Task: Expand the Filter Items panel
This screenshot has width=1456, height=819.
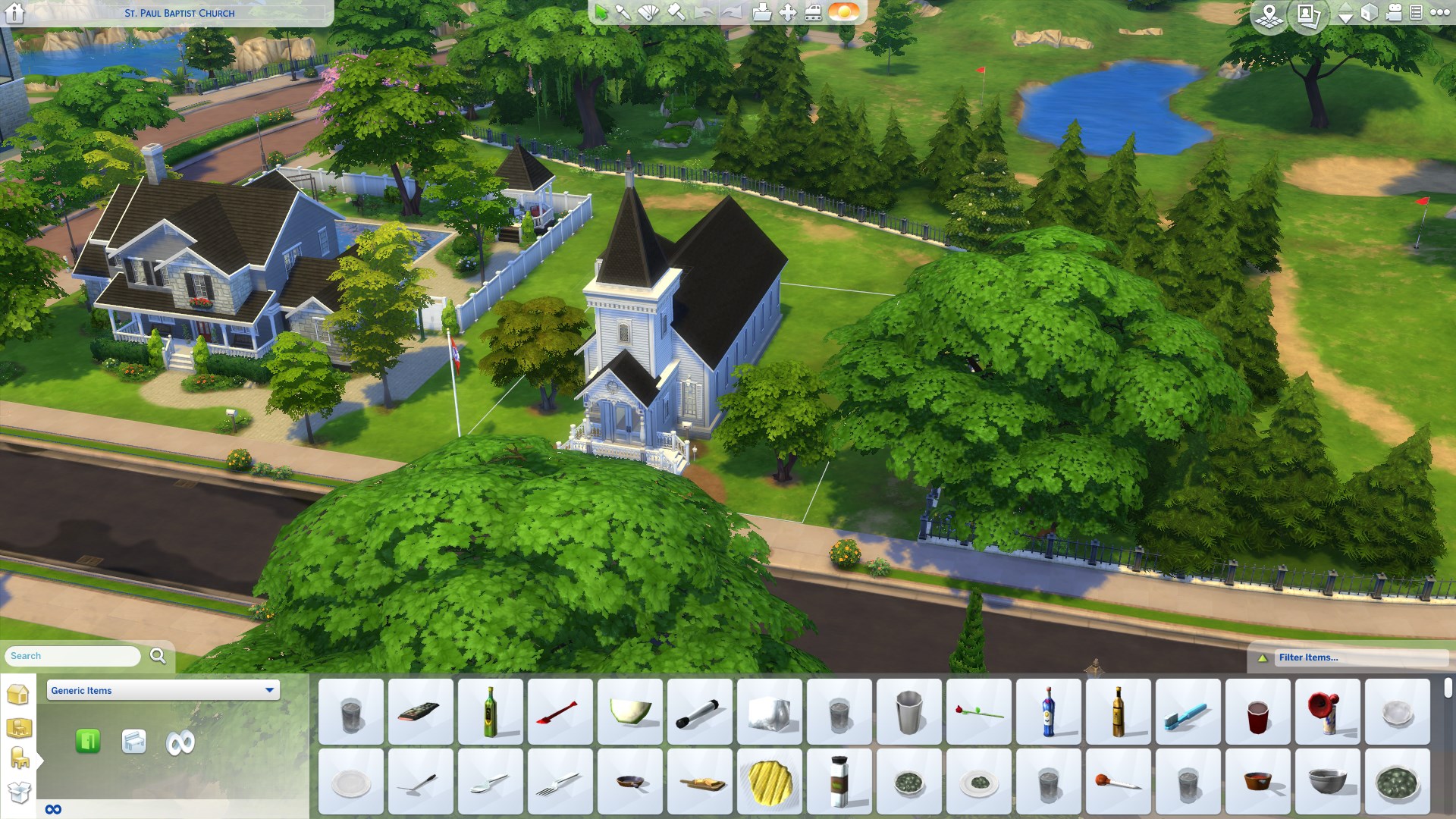Action: tap(1308, 657)
